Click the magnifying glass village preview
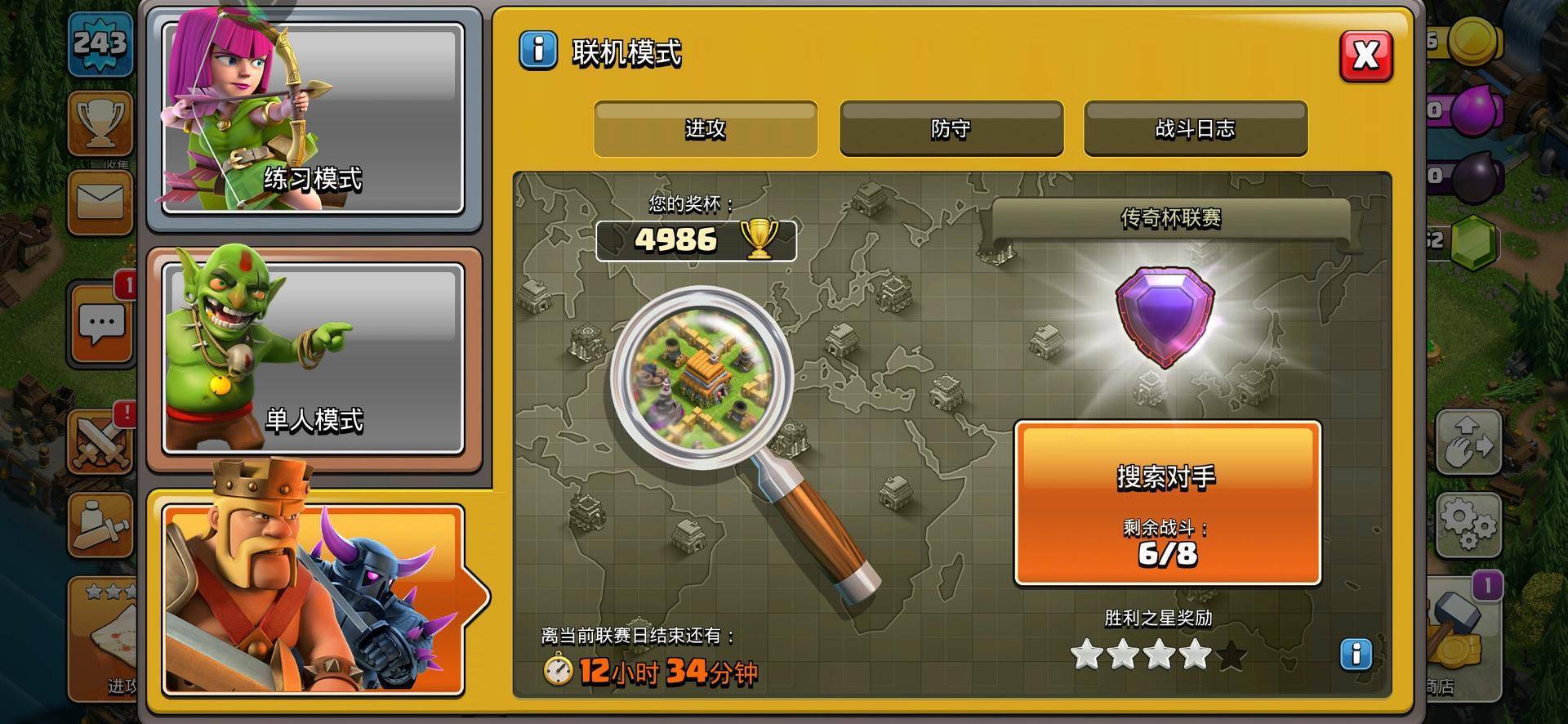Screen dimensions: 1568x724 tap(701, 377)
